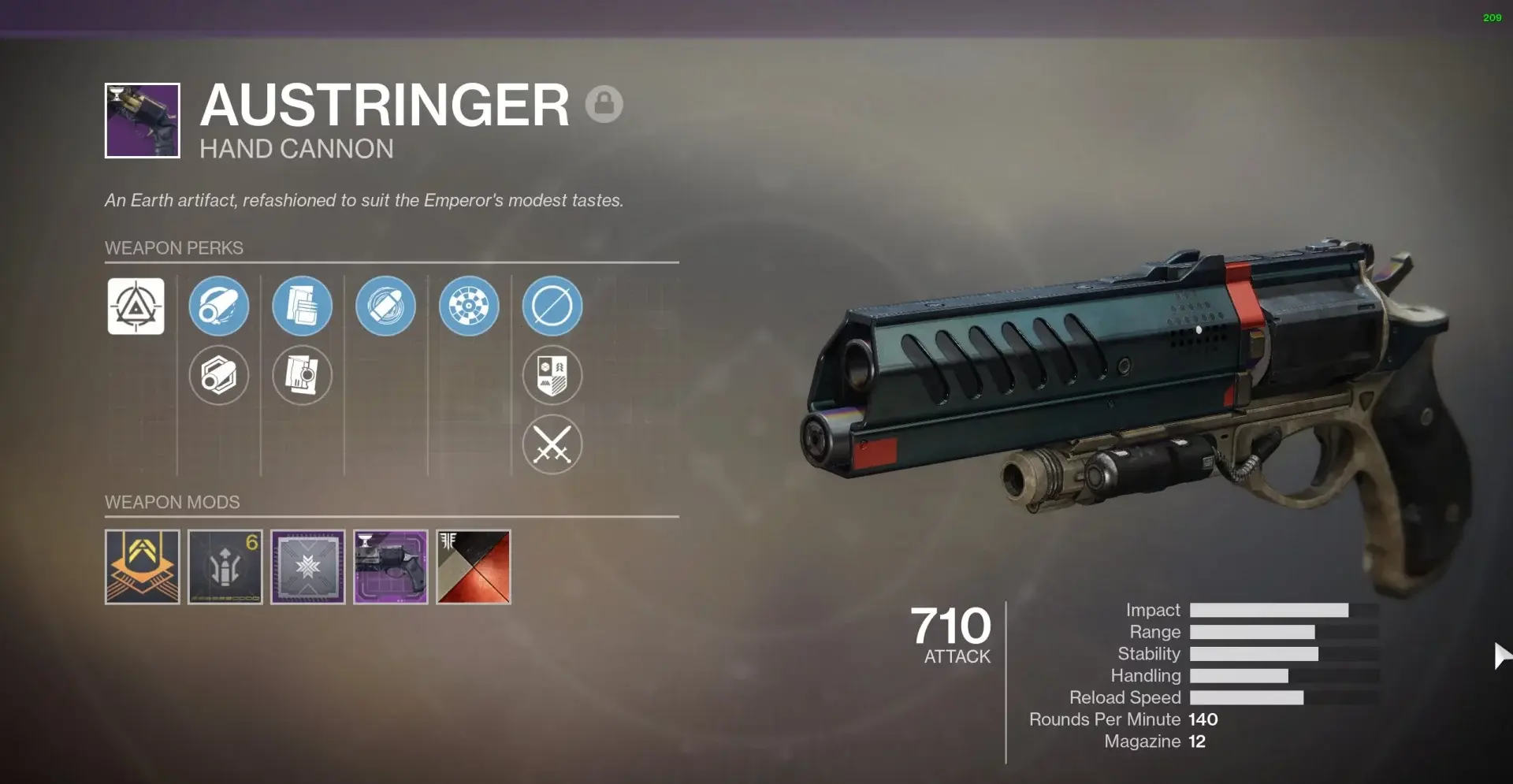This screenshot has width=1513, height=784.
Task: Select the default hand cannon appearance mod
Action: [390, 567]
